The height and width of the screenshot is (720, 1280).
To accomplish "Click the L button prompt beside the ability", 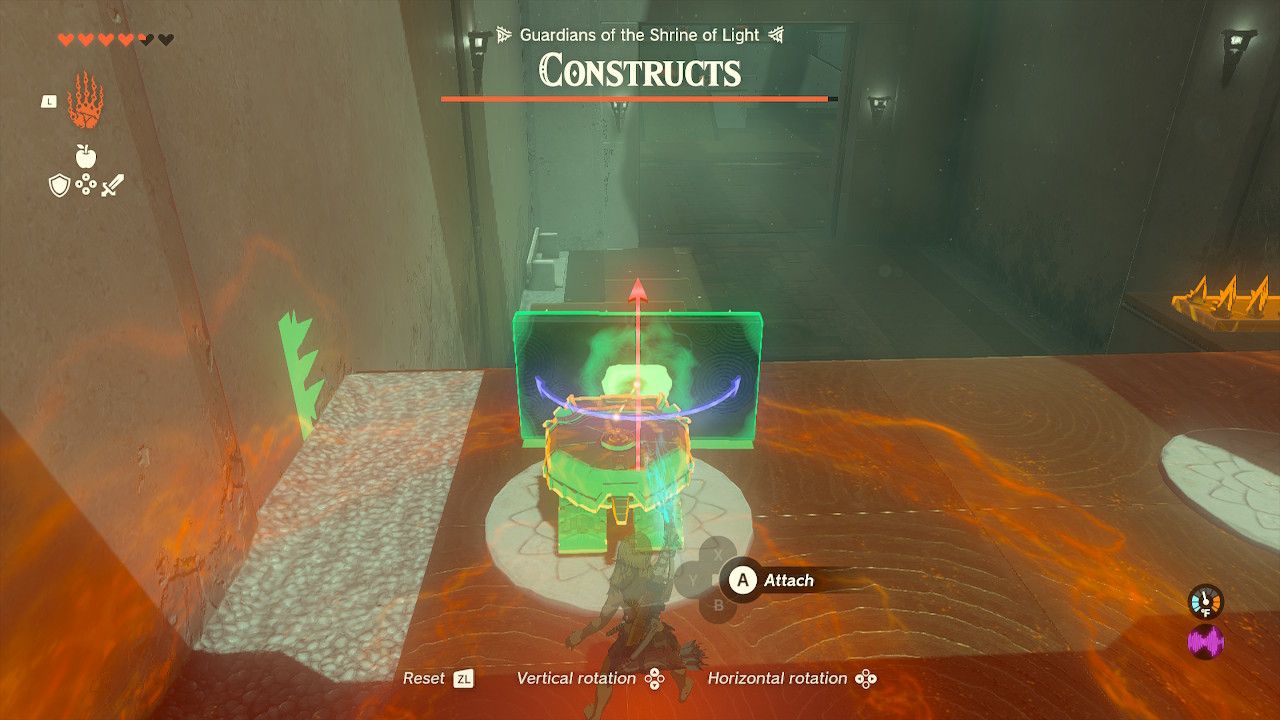I will click(49, 101).
